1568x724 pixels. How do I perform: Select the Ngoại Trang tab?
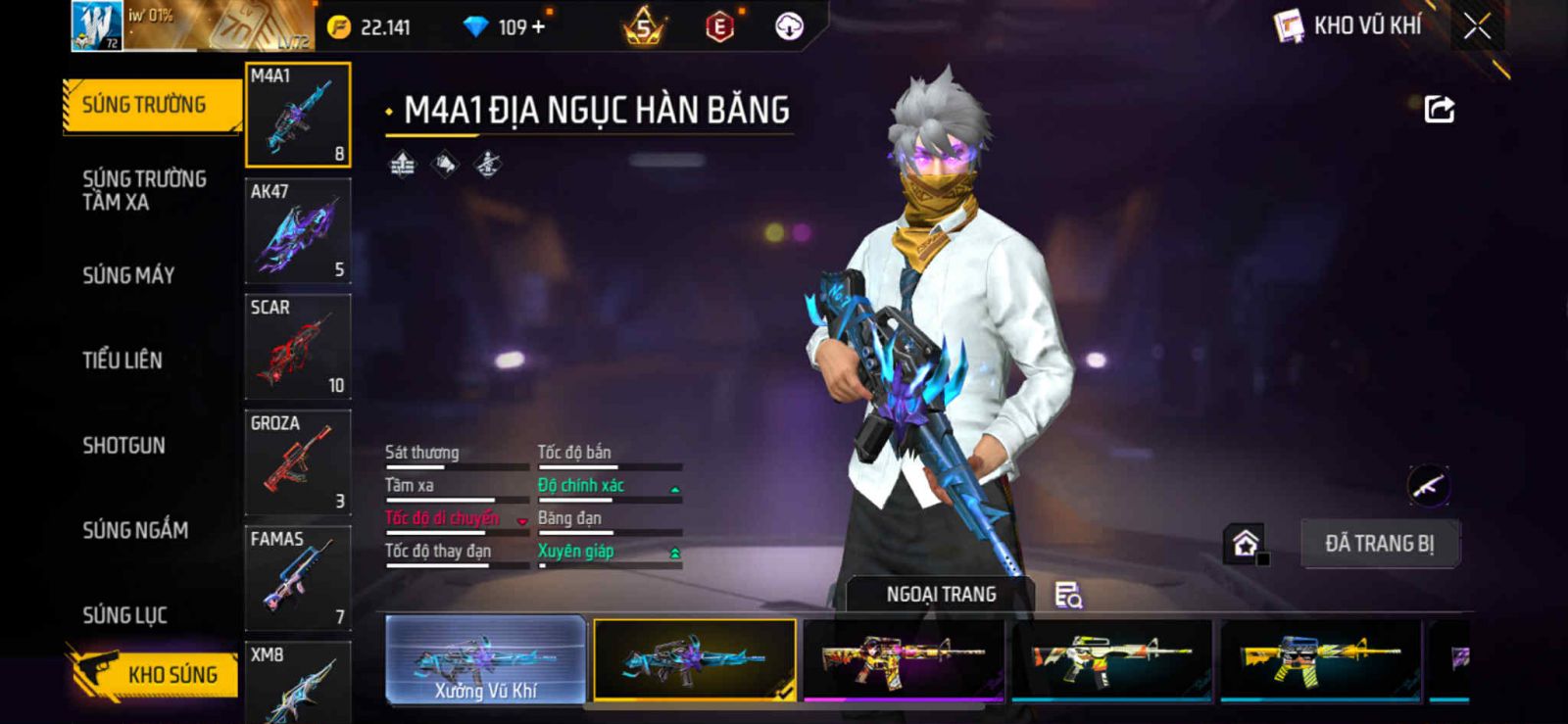pyautogui.click(x=941, y=595)
